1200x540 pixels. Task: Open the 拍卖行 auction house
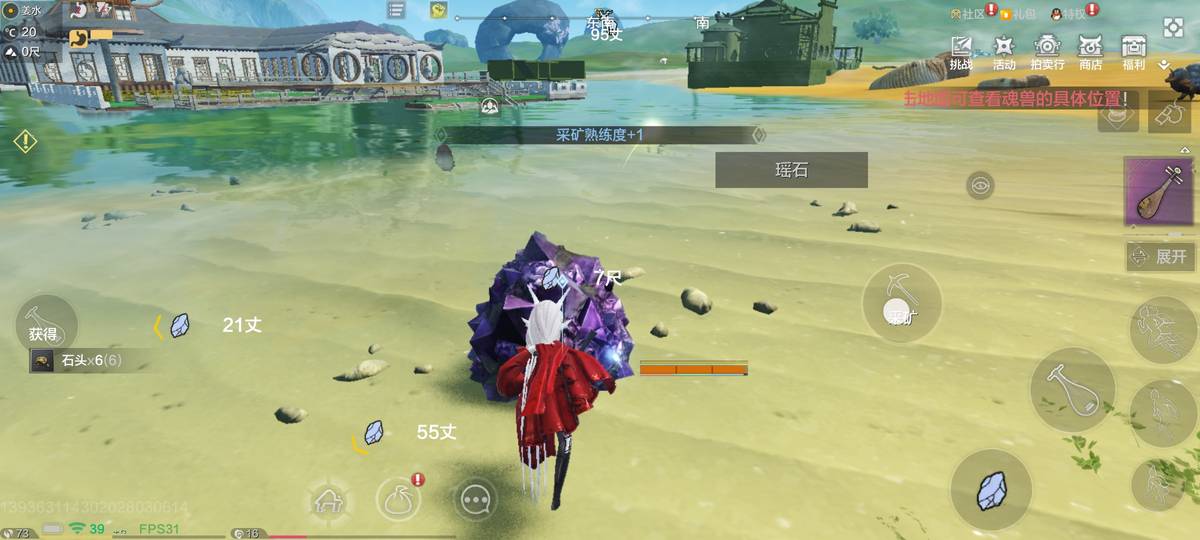[1047, 51]
